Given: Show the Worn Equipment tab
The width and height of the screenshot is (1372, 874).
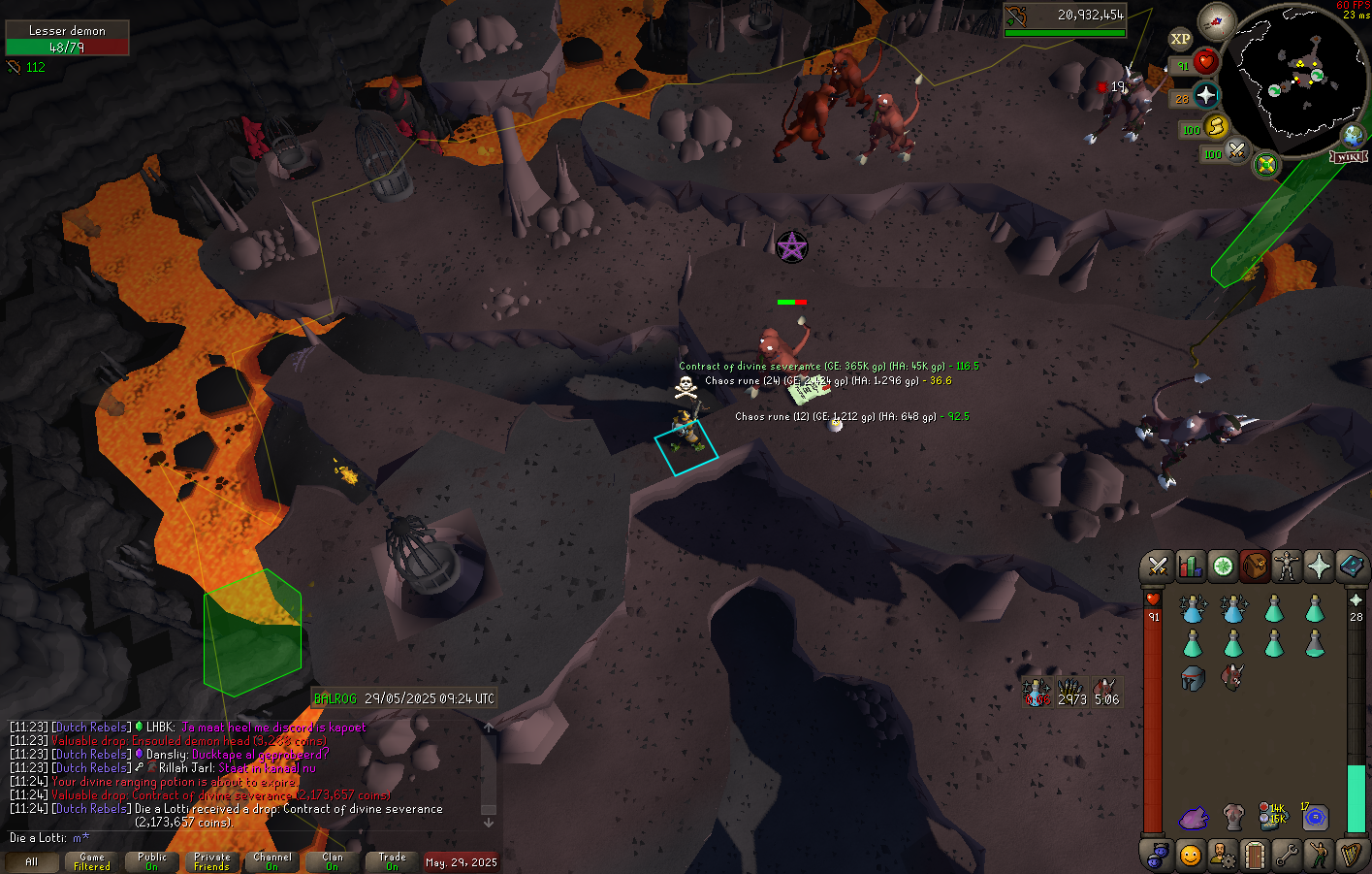Looking at the screenshot, I should pos(1287,566).
